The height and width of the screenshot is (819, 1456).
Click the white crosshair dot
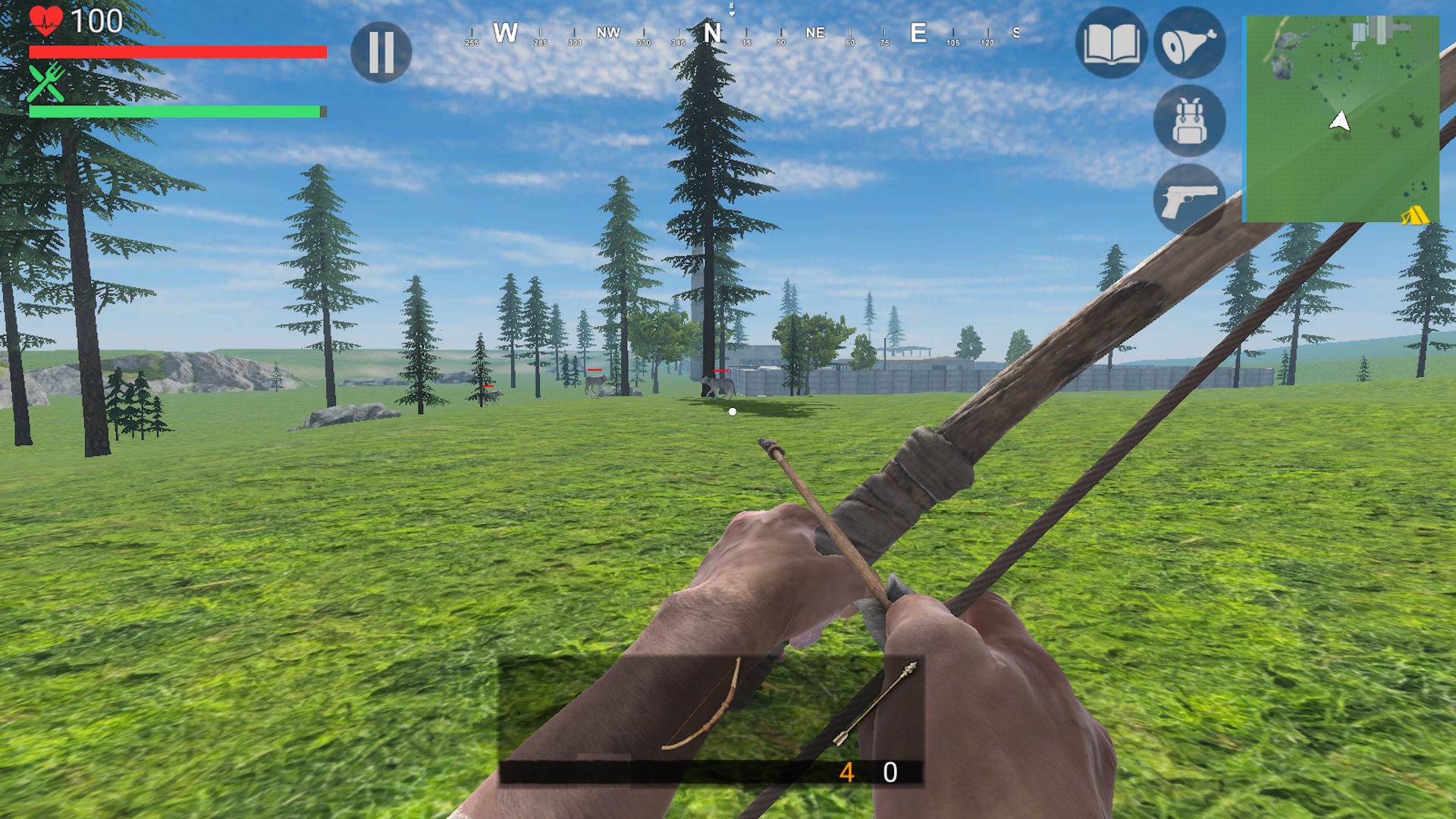coord(732,411)
